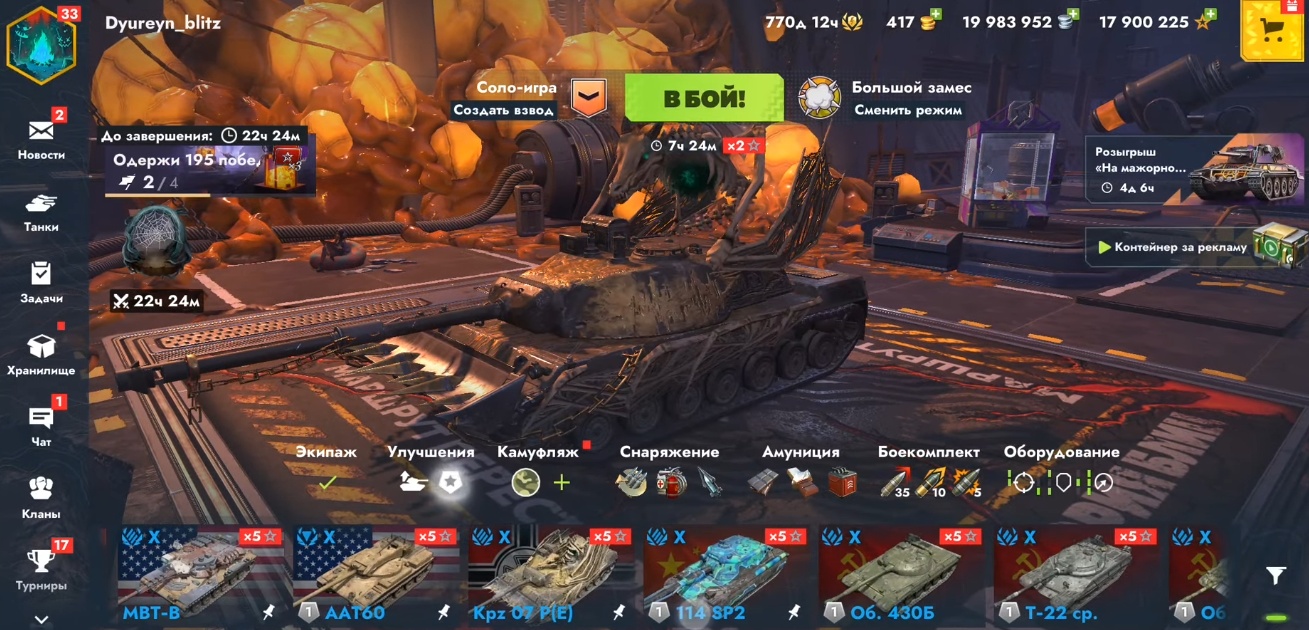Open the Новости news menu
The height and width of the screenshot is (630, 1309).
point(41,136)
